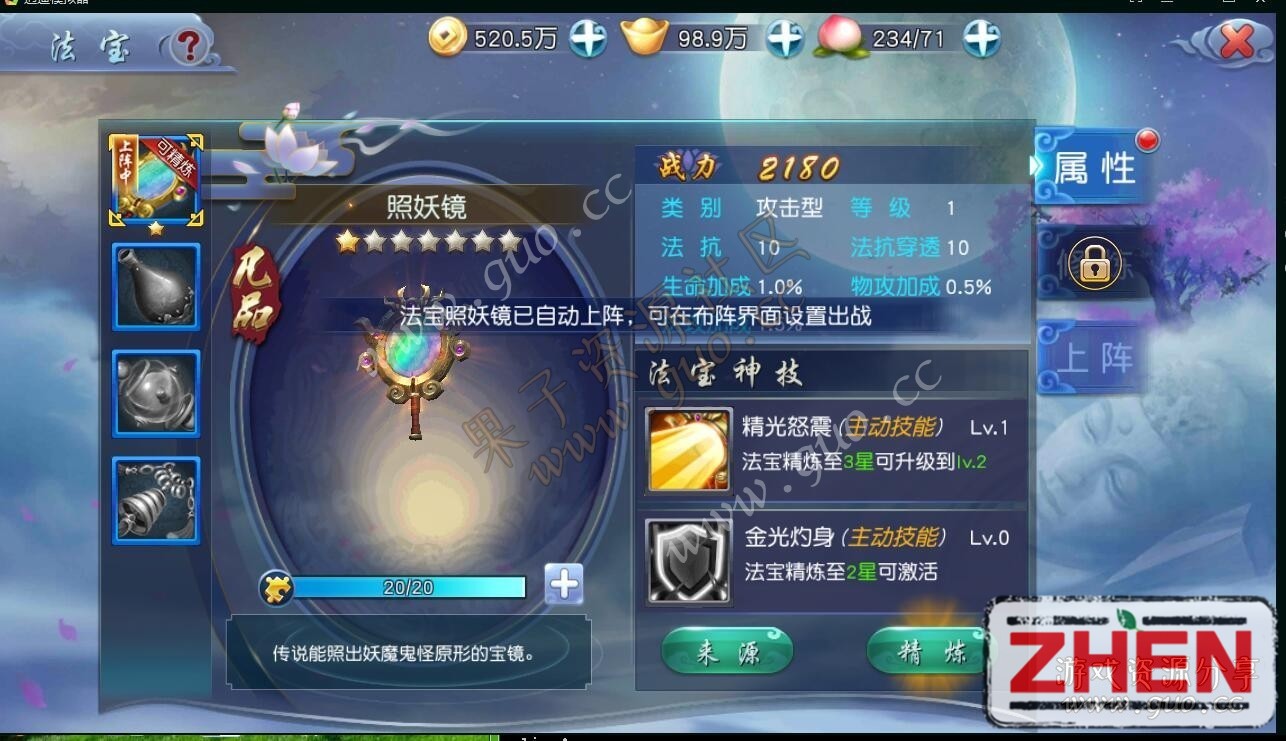Add more copper coins with the plus button
The image size is (1286, 741).
(x=588, y=39)
